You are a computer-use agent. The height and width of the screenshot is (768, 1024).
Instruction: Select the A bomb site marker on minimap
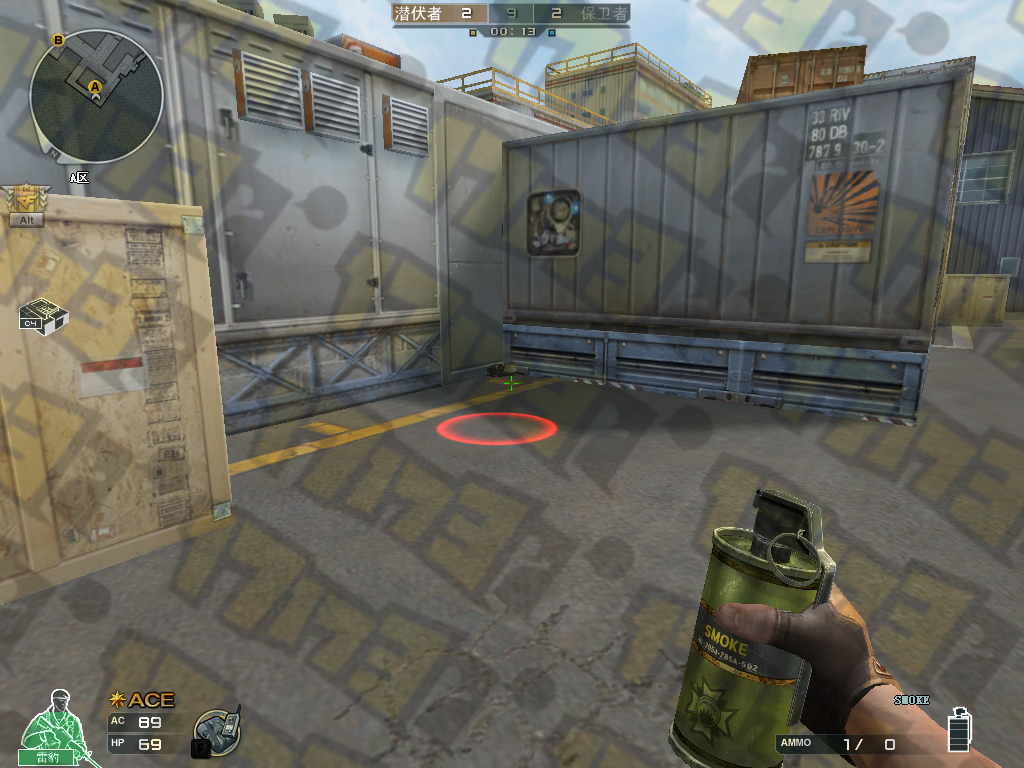click(x=96, y=87)
